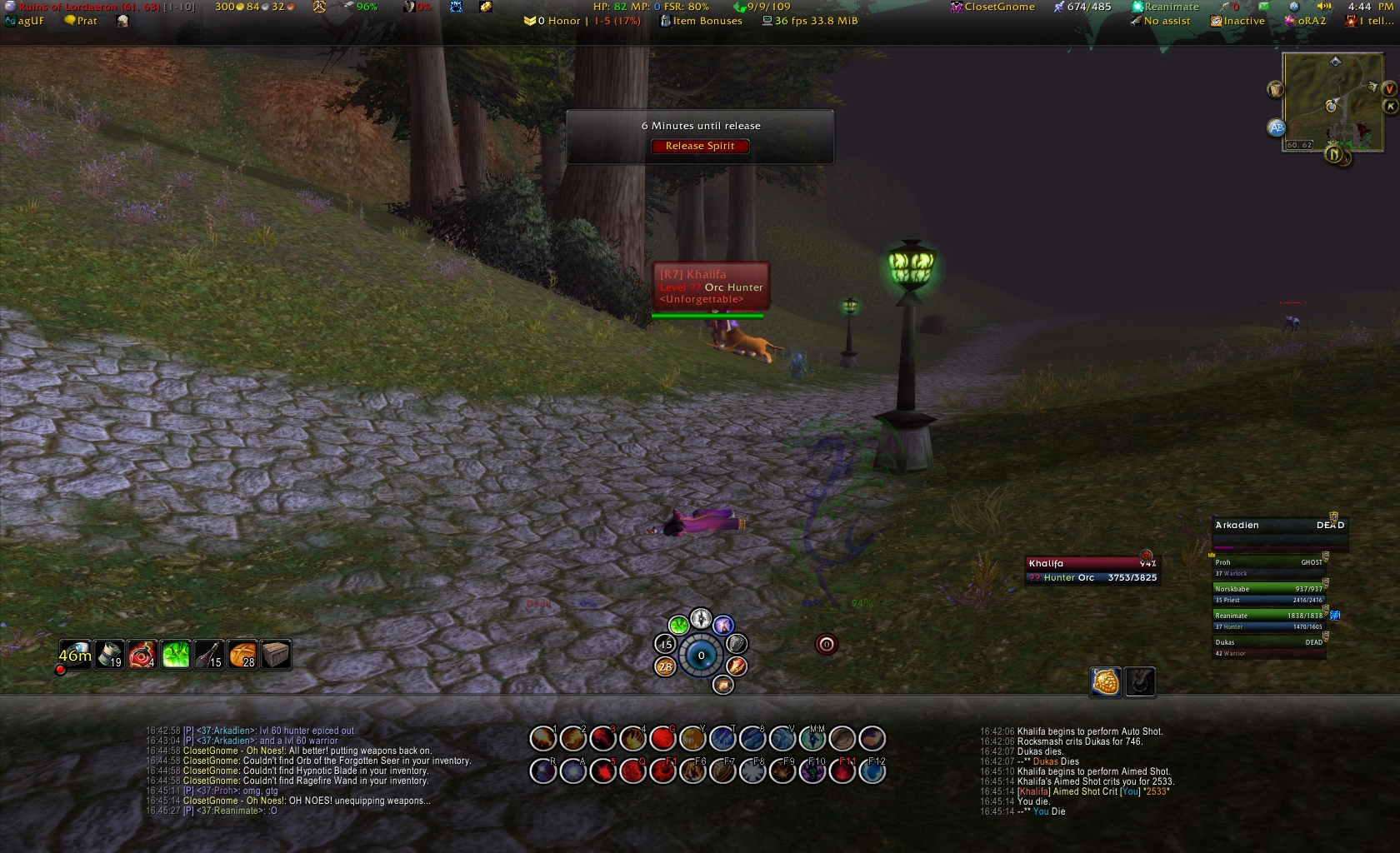Viewport: 1400px width, 853px height.
Task: Click the K minimap button
Action: [x=1389, y=106]
